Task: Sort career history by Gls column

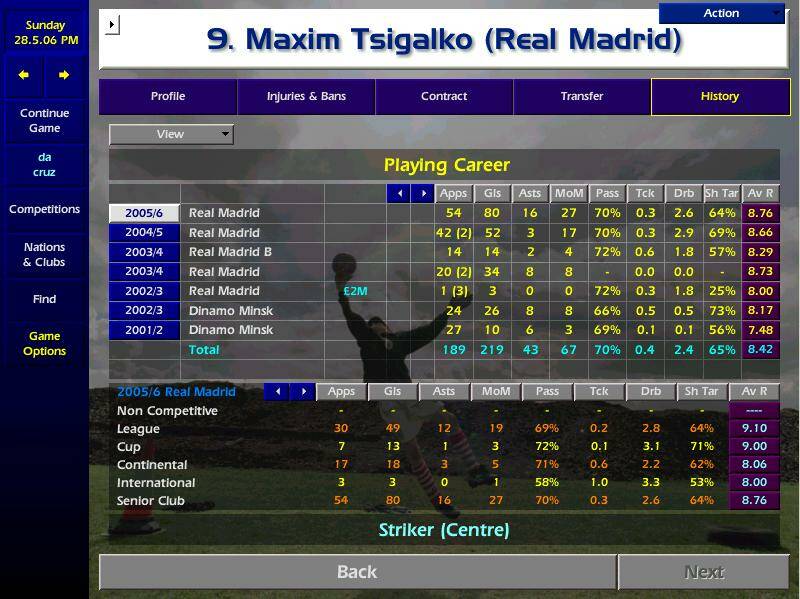Action: click(492, 193)
